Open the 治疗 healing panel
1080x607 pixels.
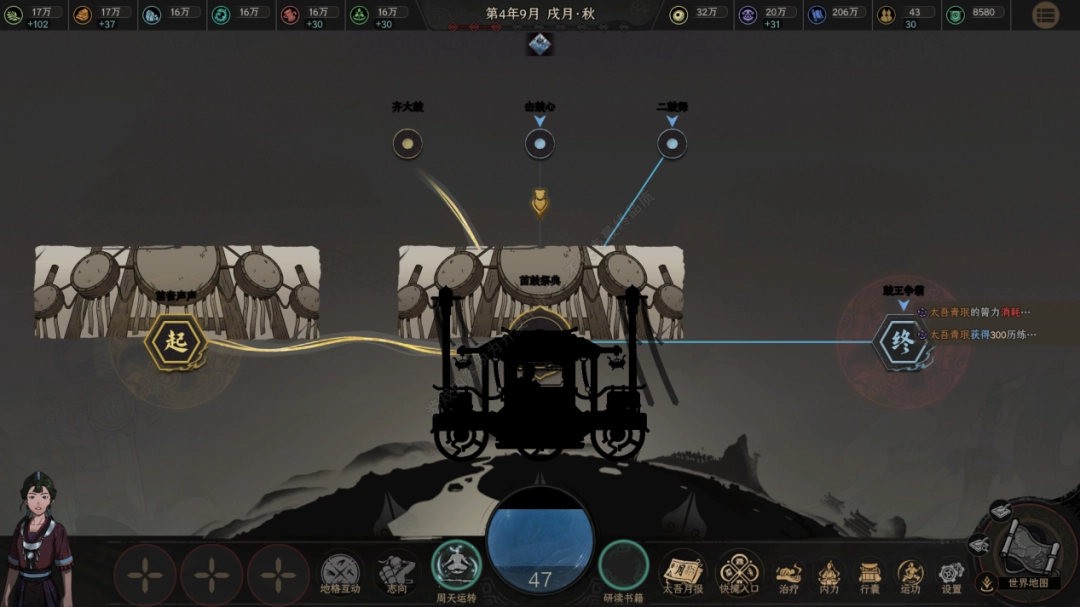pyautogui.click(x=789, y=575)
